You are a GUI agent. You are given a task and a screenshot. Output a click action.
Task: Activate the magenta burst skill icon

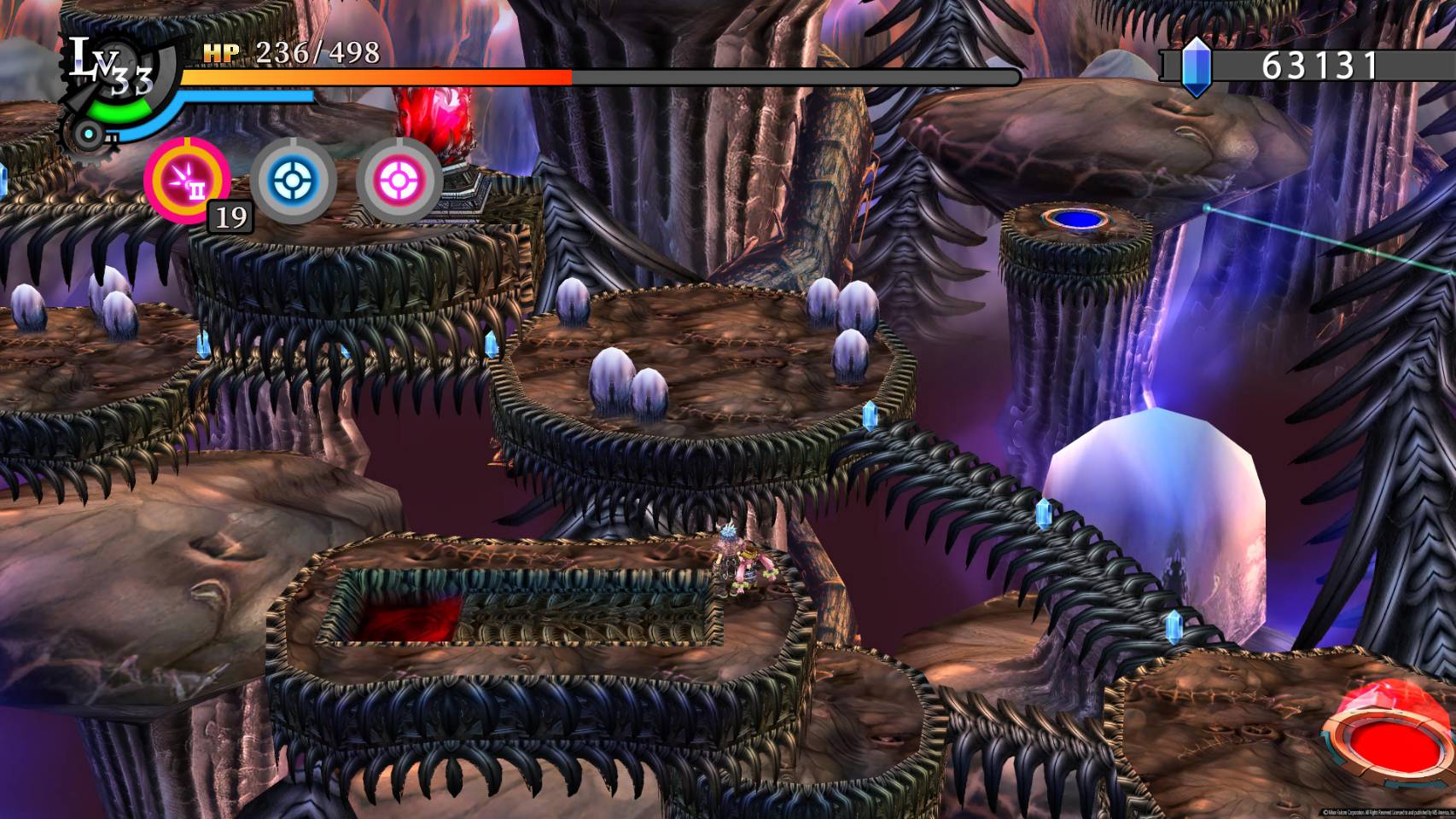[x=186, y=180]
